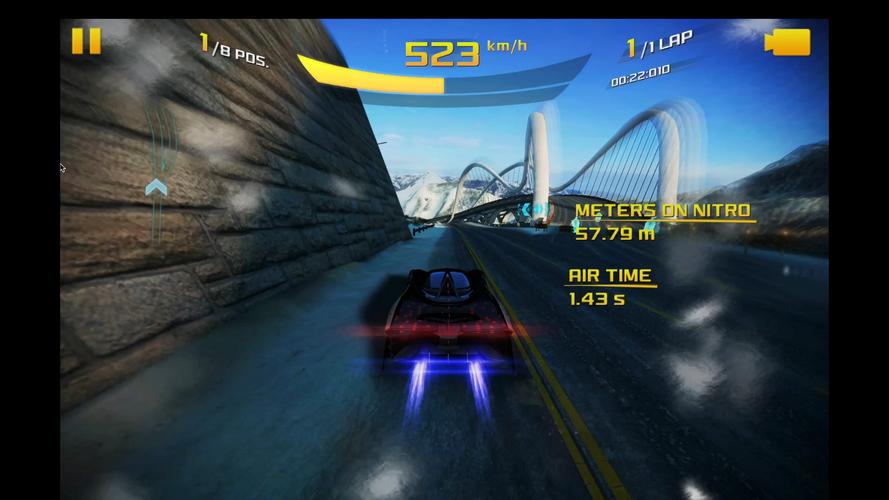Switch the camera view
Screen dimensions: 889x500
click(787, 42)
